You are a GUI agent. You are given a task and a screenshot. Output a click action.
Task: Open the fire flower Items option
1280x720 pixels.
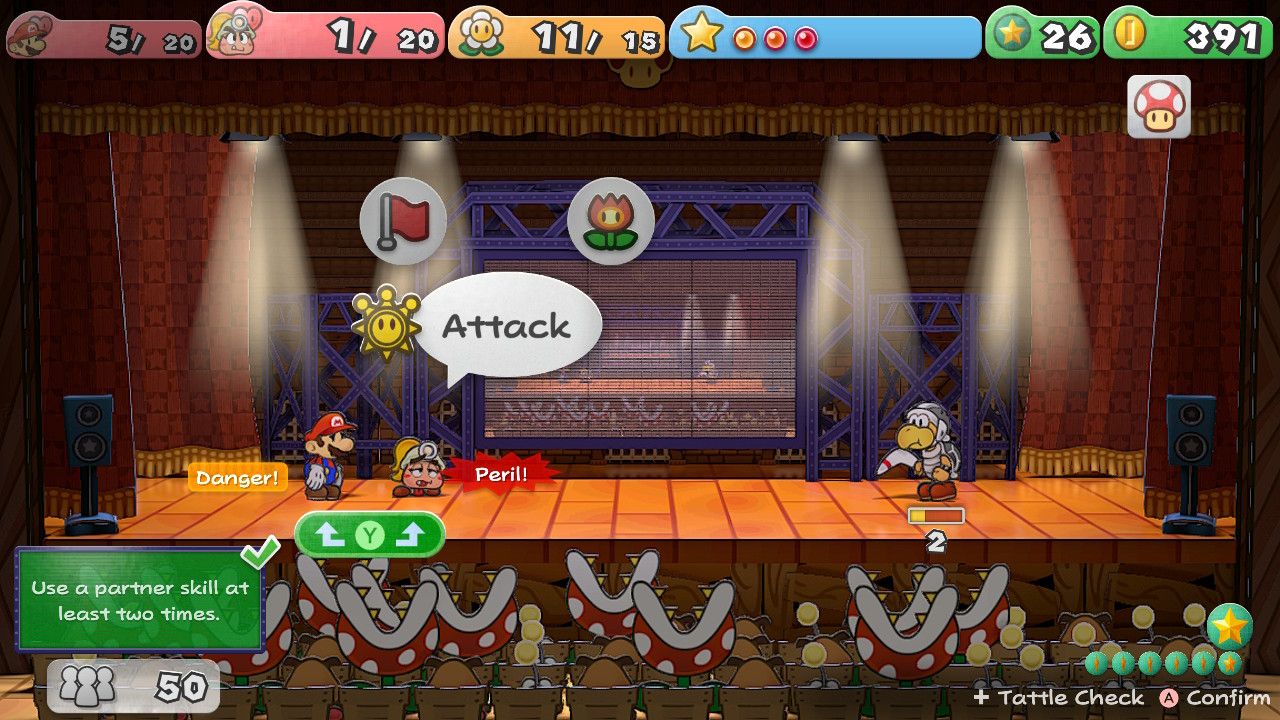tap(610, 221)
